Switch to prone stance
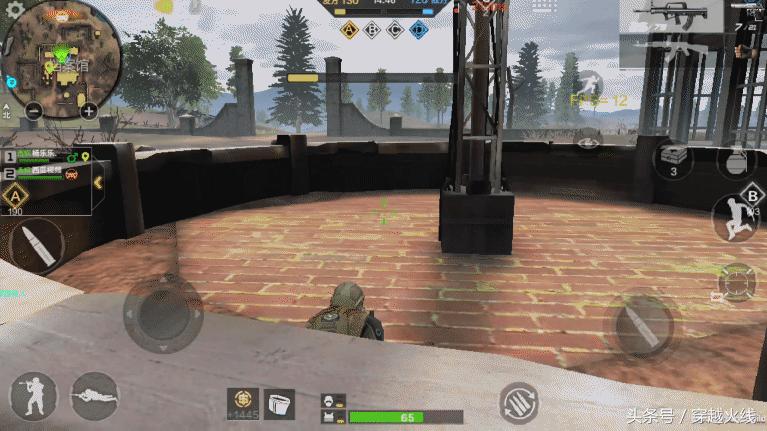Screen dimensions: 767x431 95,397
